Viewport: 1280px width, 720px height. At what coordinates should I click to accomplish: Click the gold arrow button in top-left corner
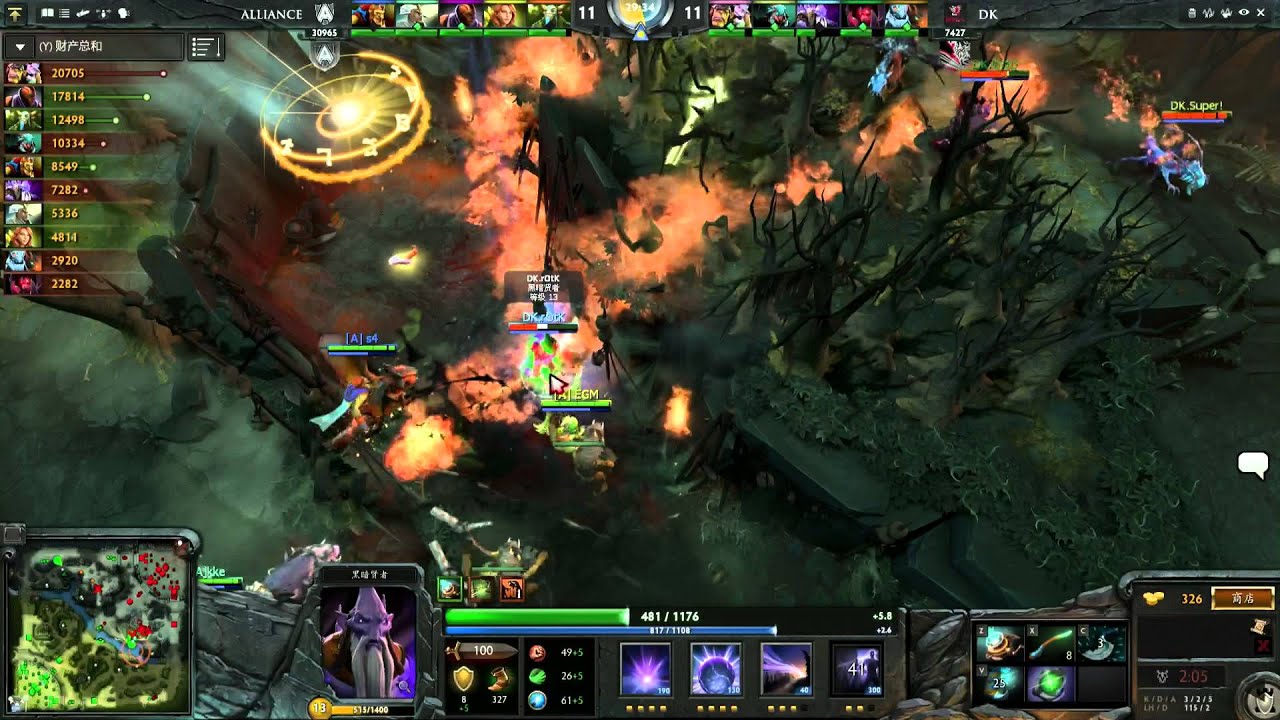[x=16, y=14]
